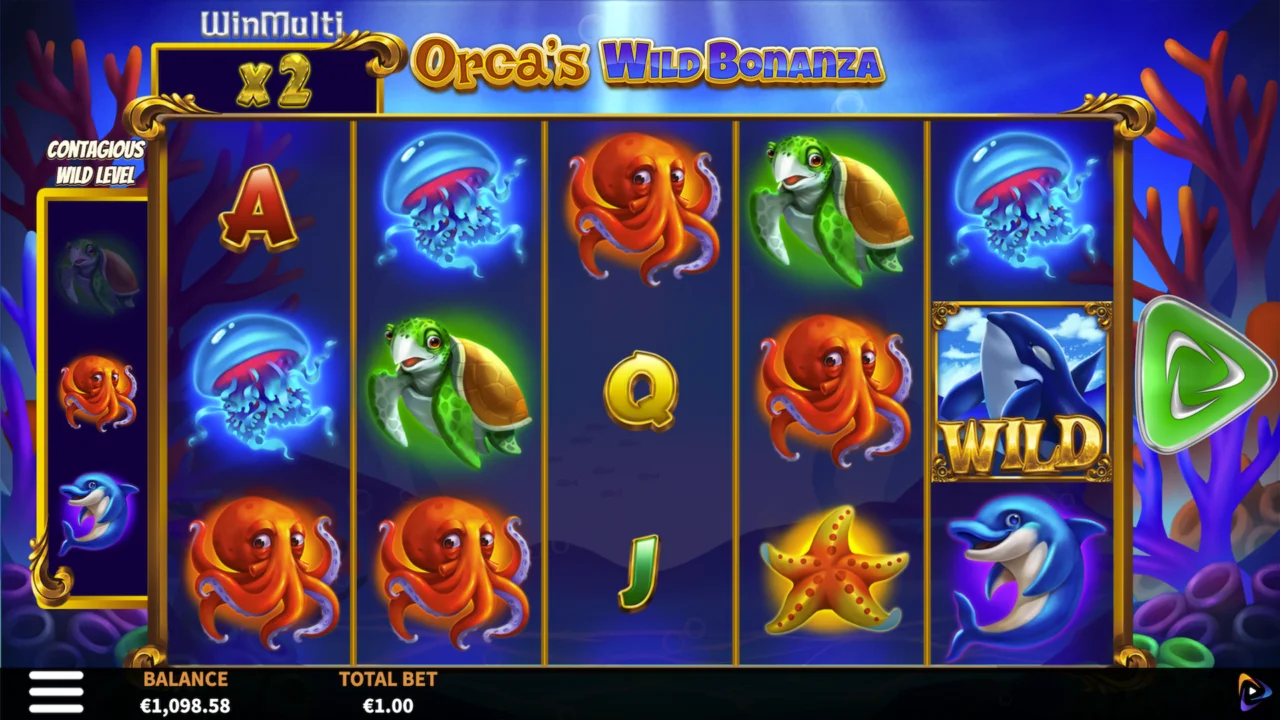Click the orca WILD symbol on fifth reel
The width and height of the screenshot is (1280, 720).
(1021, 390)
